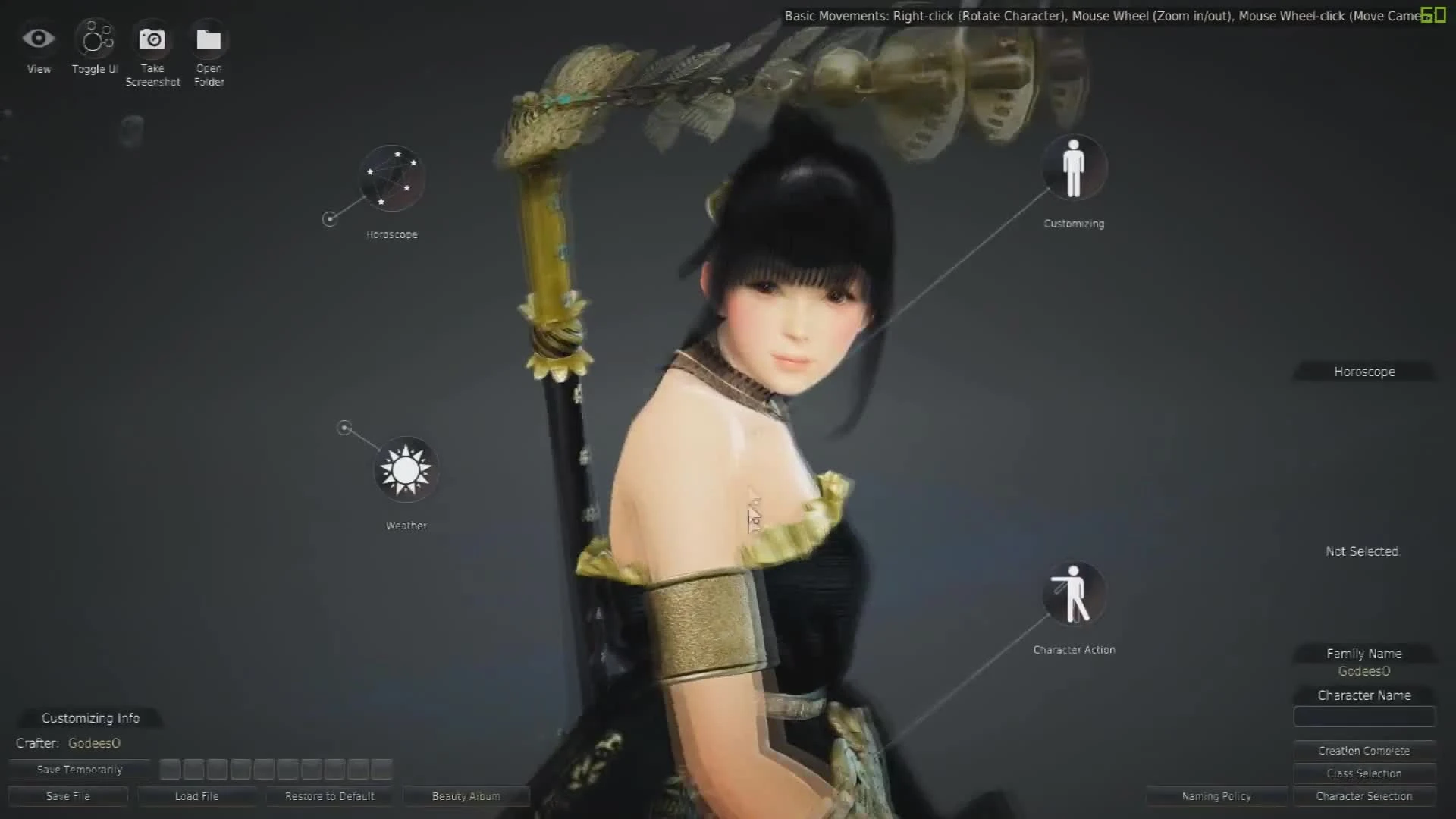Open the Naming Policy
The image size is (1456, 819).
pyautogui.click(x=1216, y=796)
